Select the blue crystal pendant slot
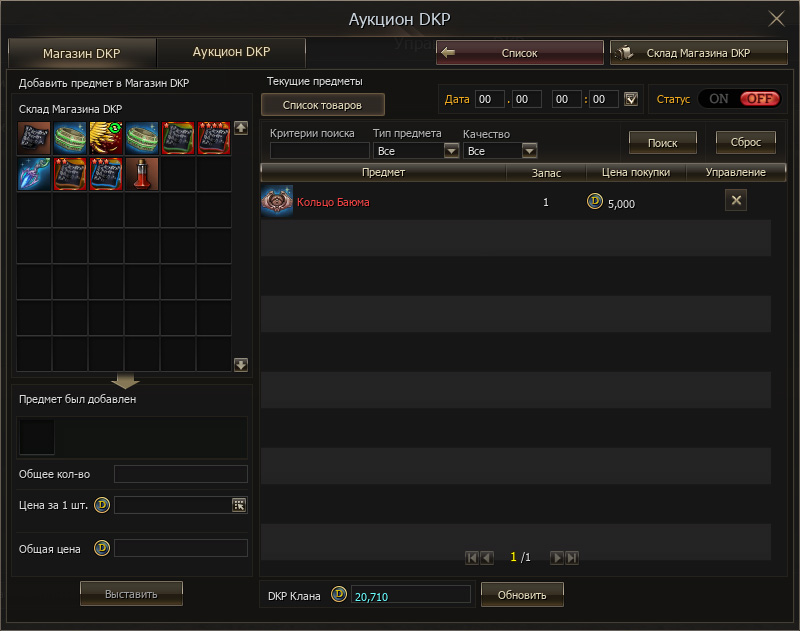Viewport: 800px width, 631px height. 34,174
